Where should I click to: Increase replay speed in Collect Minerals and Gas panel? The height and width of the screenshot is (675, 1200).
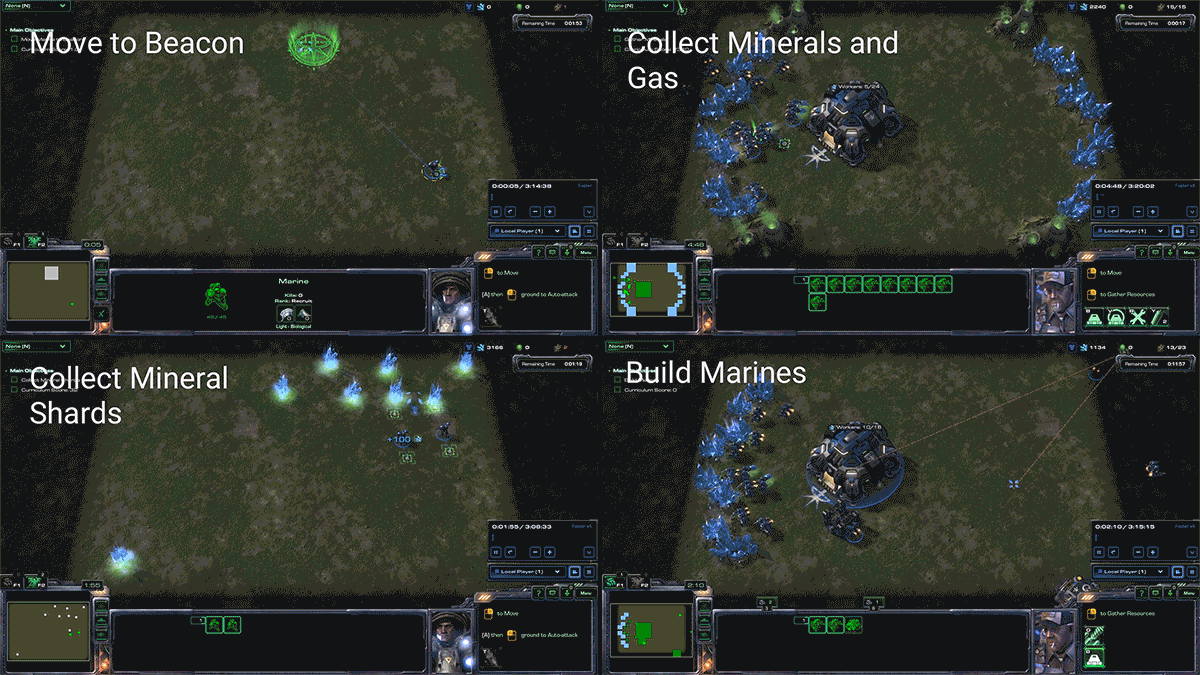click(x=1151, y=211)
